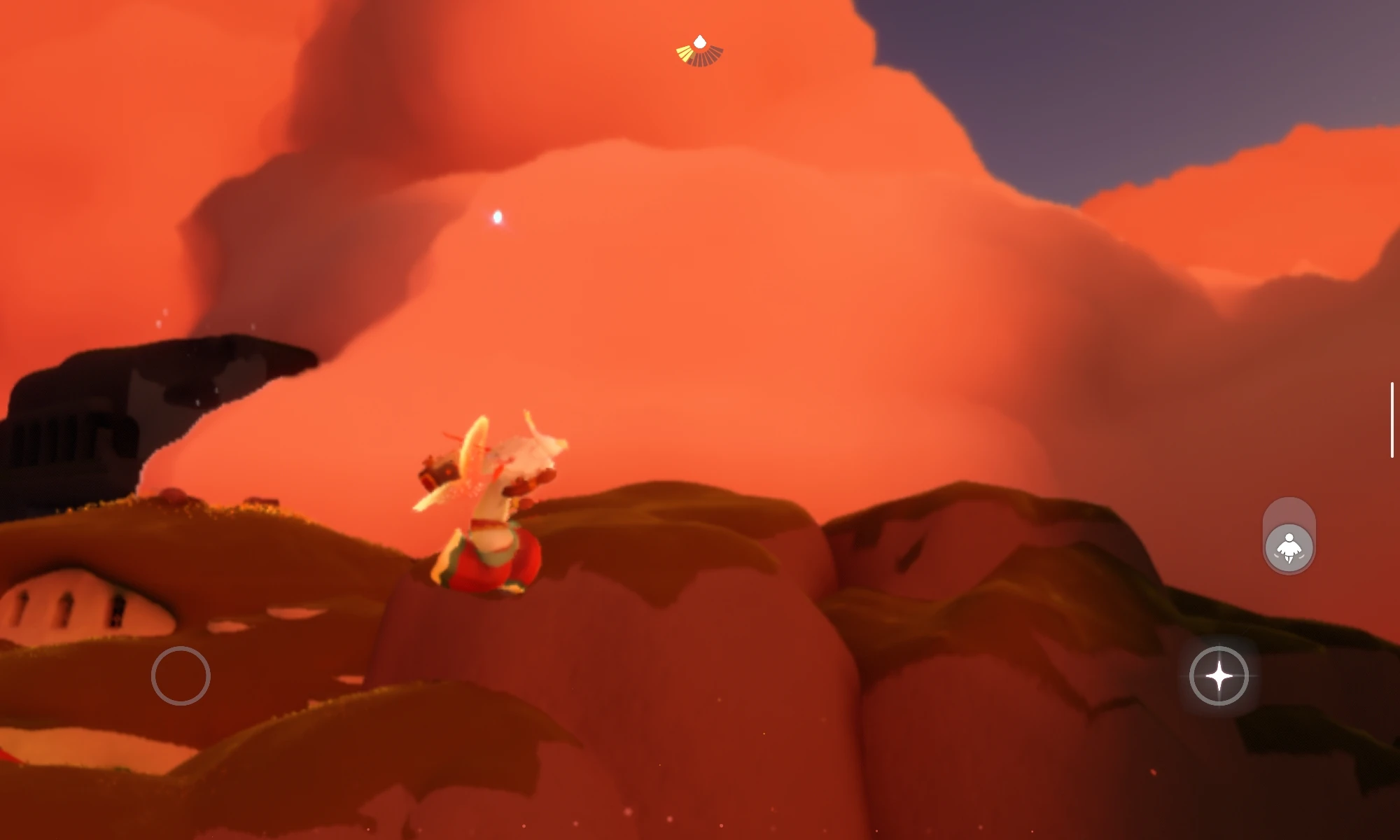Tap the character's glowing wings
This screenshot has height=840, width=1400.
[x=468, y=476]
